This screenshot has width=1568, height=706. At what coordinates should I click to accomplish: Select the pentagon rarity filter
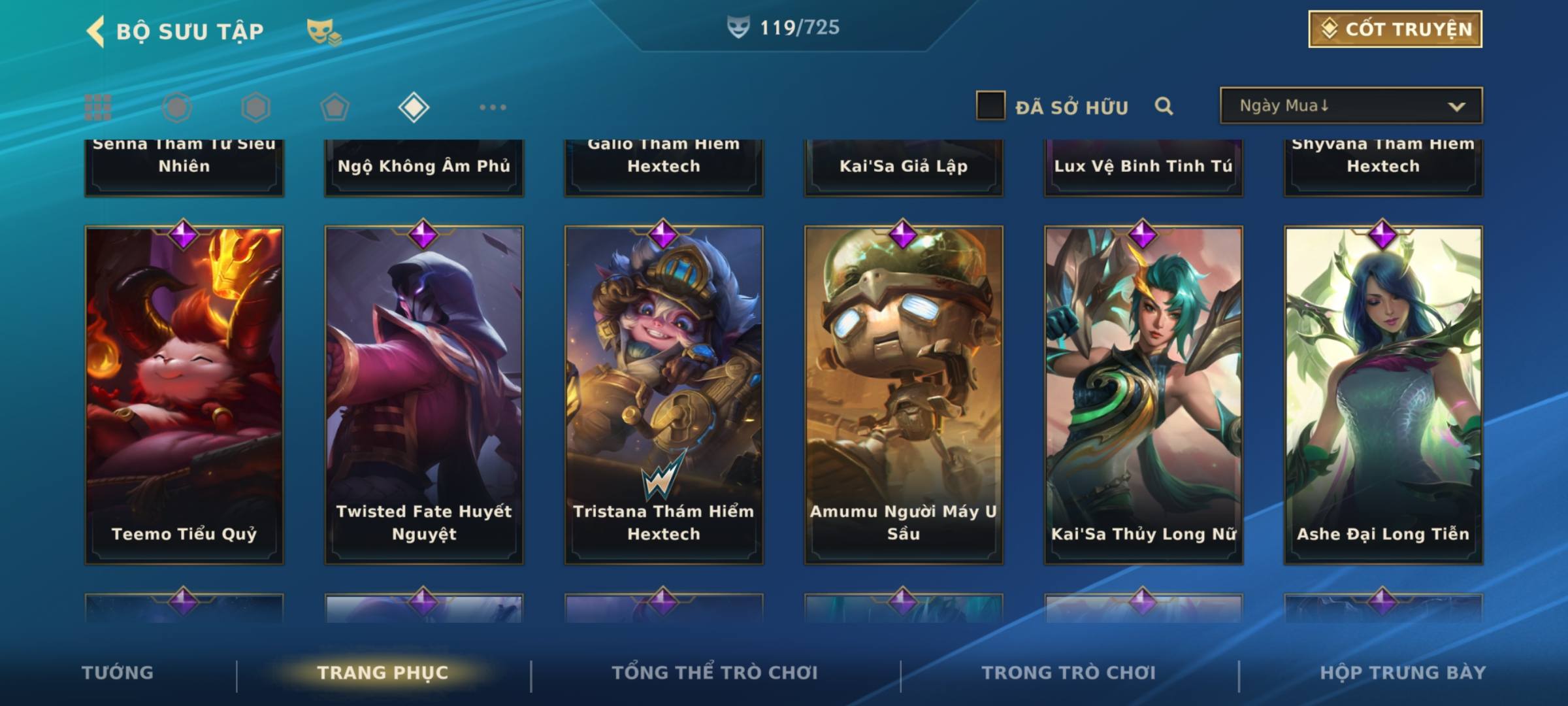335,107
